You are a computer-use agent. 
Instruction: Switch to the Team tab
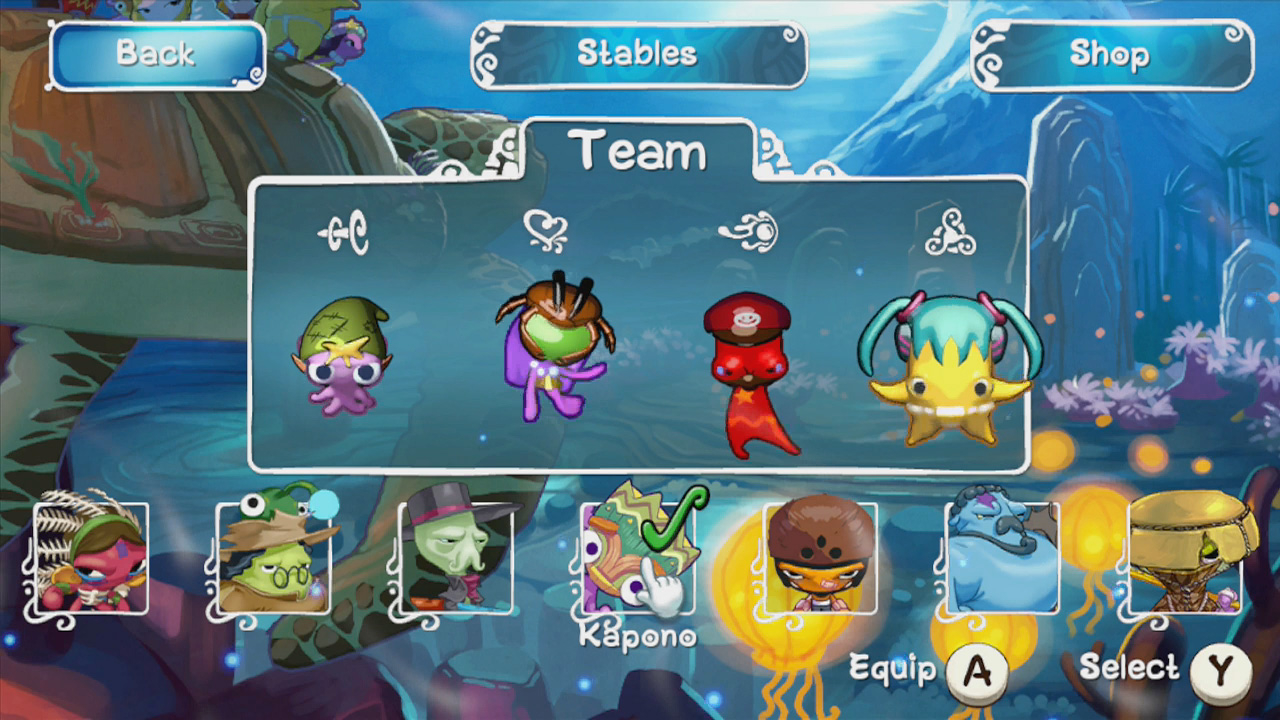tap(637, 150)
